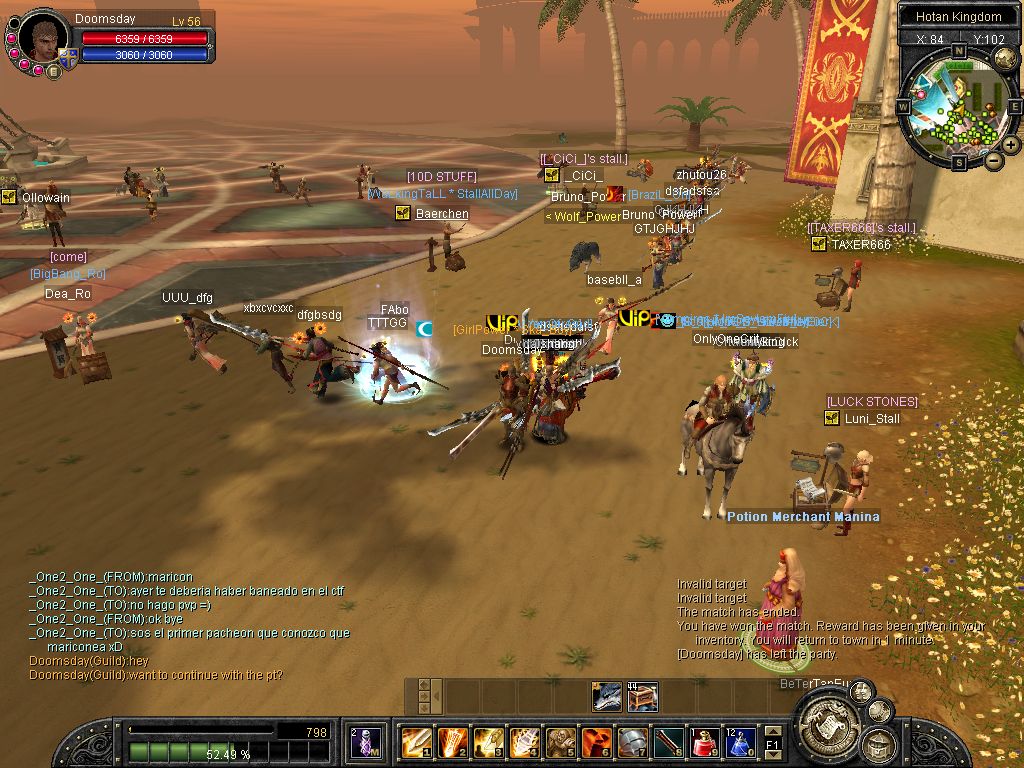
Task: Open the world map globe button
Action: (x=1007, y=59)
